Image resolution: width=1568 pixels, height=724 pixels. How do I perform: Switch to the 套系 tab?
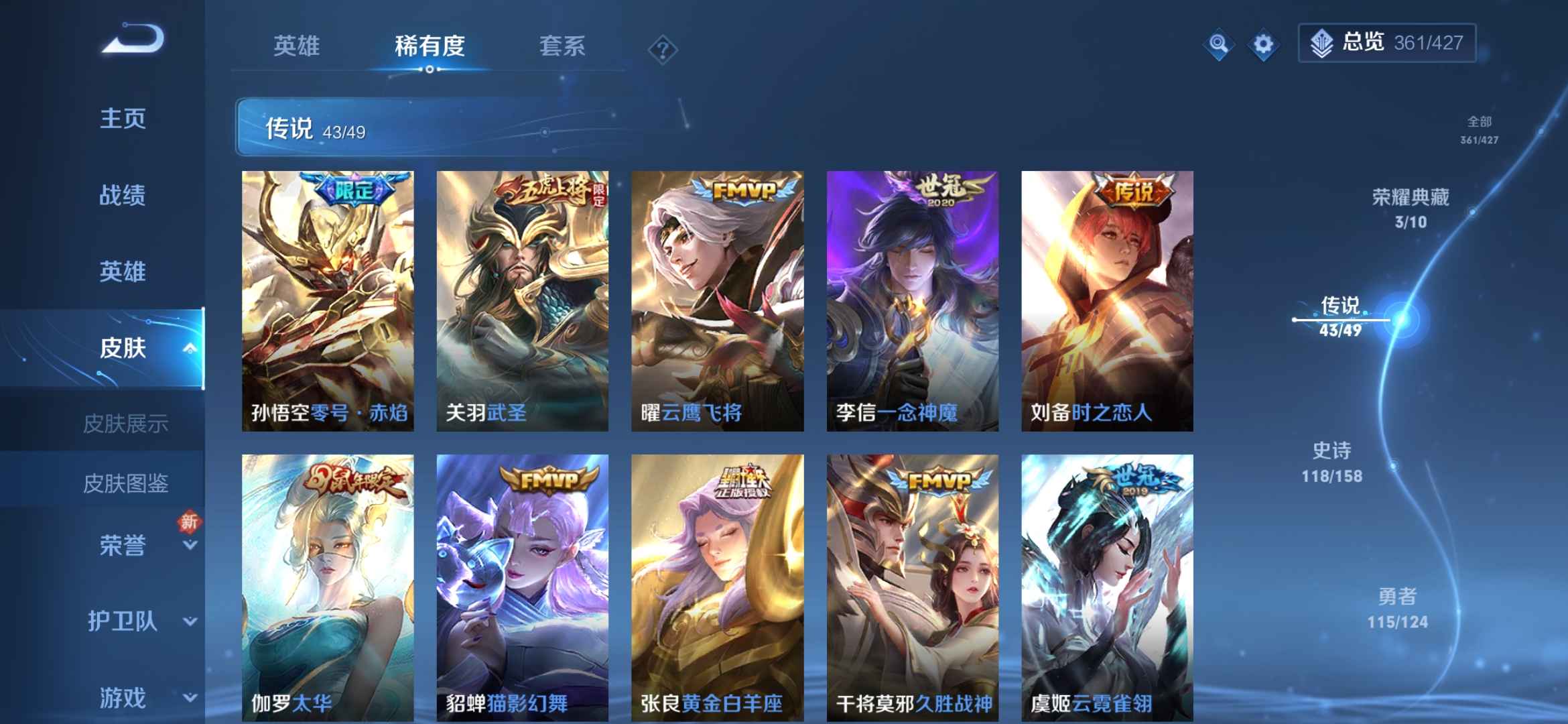(x=562, y=47)
